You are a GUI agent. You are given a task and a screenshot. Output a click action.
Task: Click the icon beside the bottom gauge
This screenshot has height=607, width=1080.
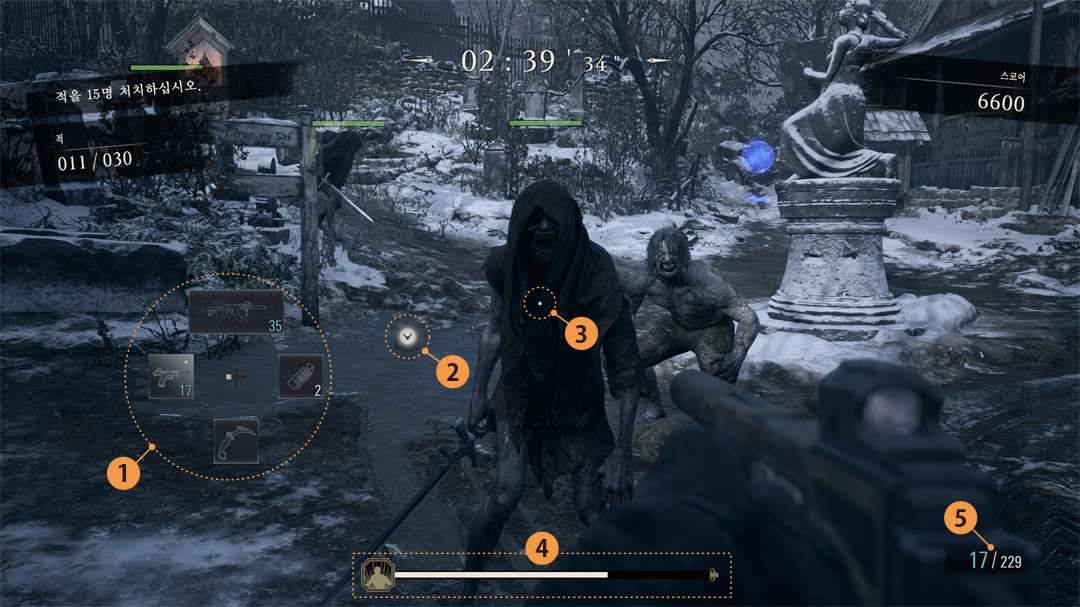point(378,574)
